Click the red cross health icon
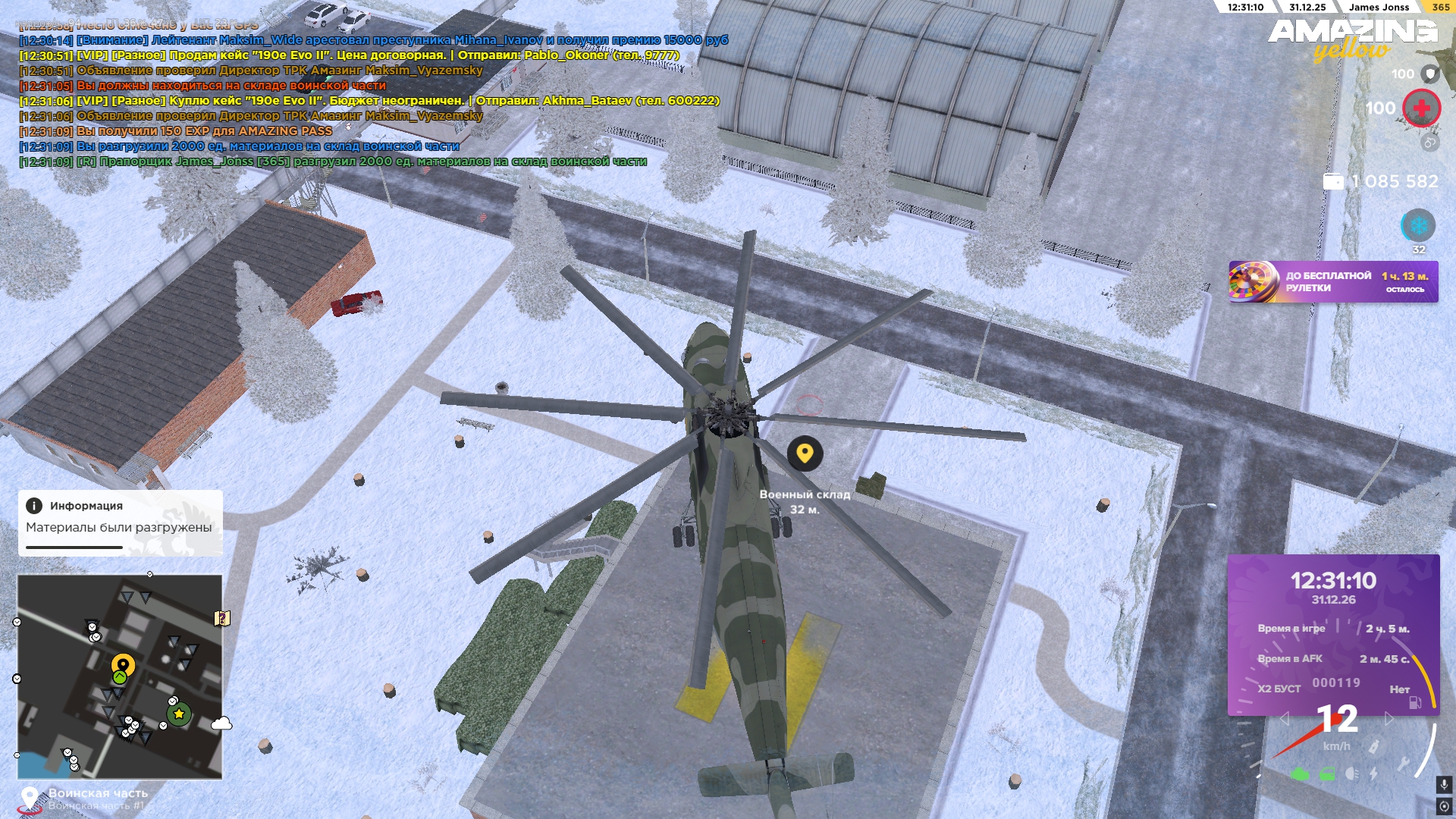Image resolution: width=1456 pixels, height=819 pixels. click(x=1421, y=108)
